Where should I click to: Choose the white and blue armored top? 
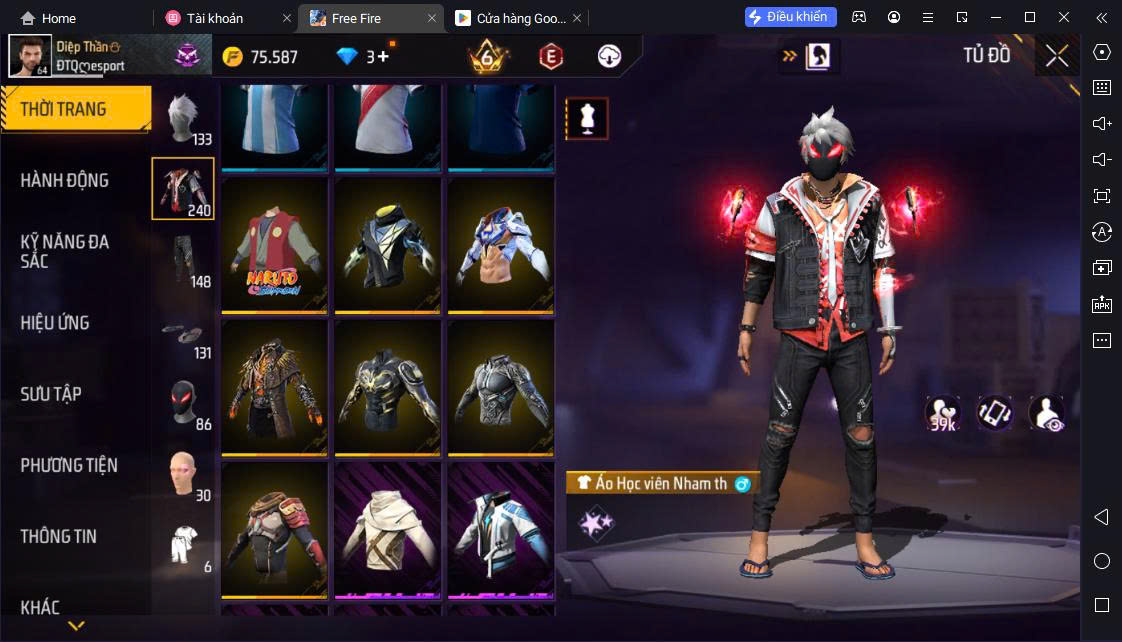tap(501, 245)
